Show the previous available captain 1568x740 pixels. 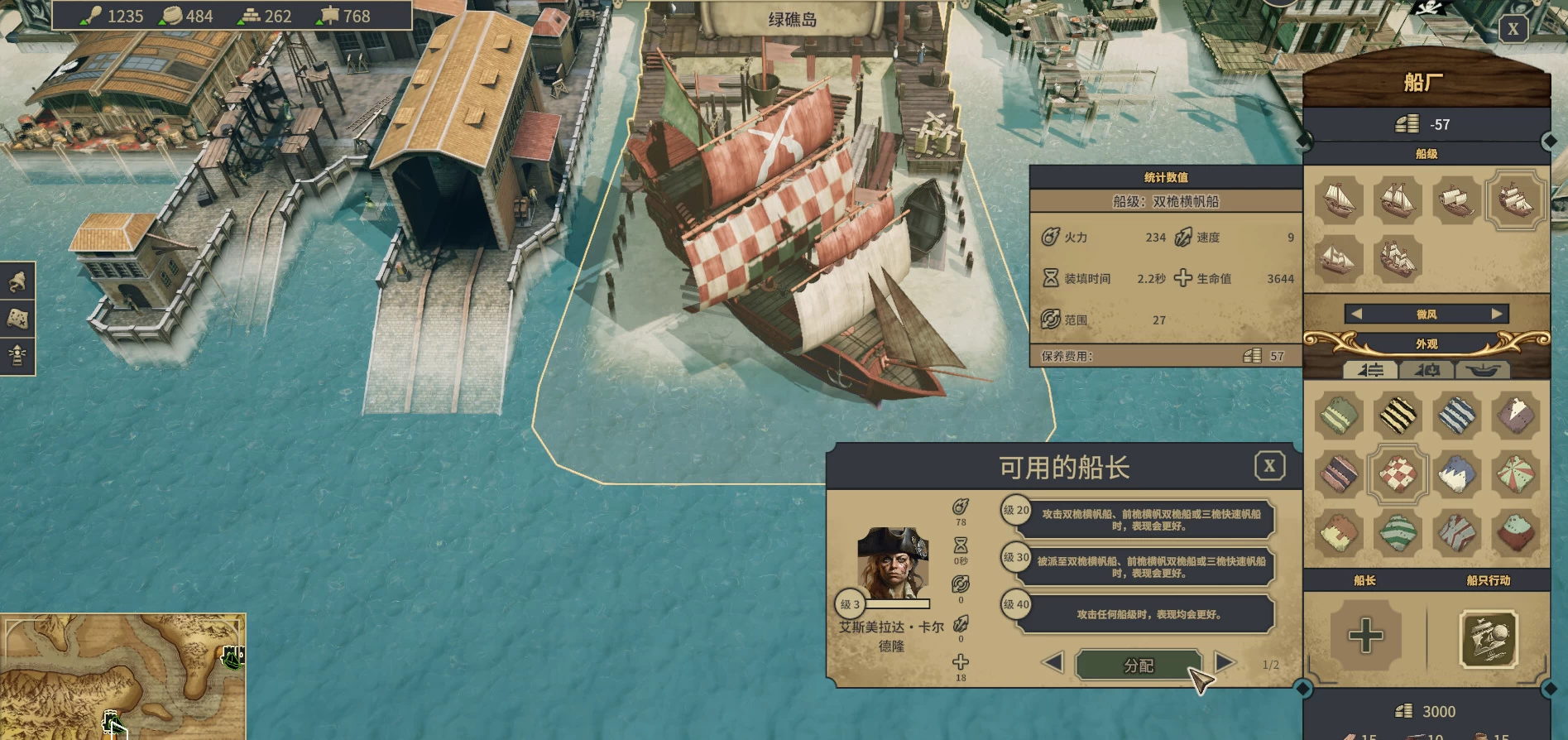1053,662
